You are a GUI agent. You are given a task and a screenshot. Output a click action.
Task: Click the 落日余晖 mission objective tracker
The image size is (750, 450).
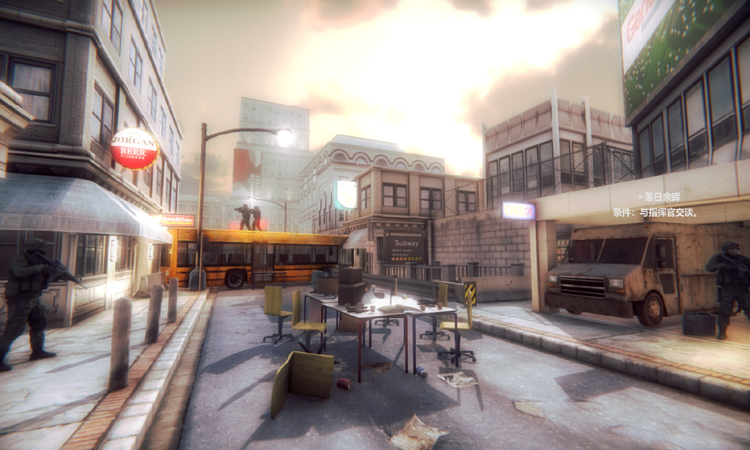664,198
